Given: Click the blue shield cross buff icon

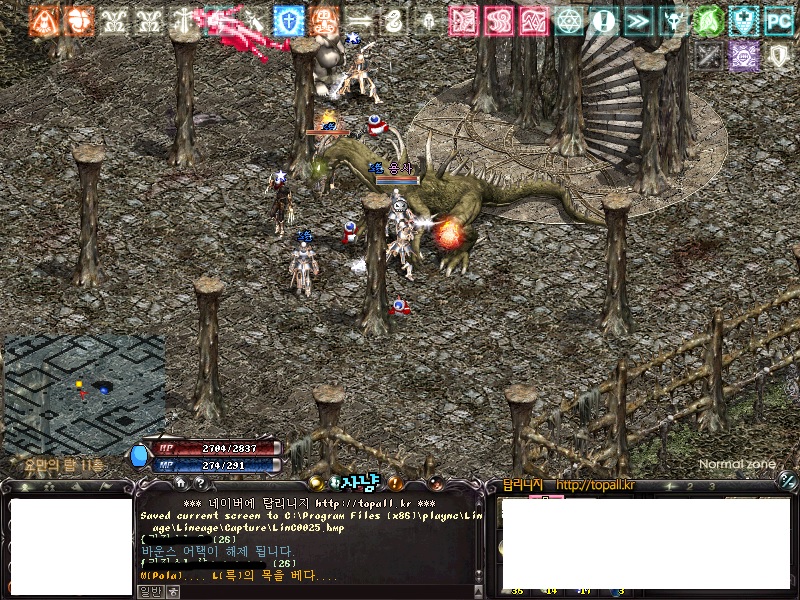Looking at the screenshot, I should [289, 20].
